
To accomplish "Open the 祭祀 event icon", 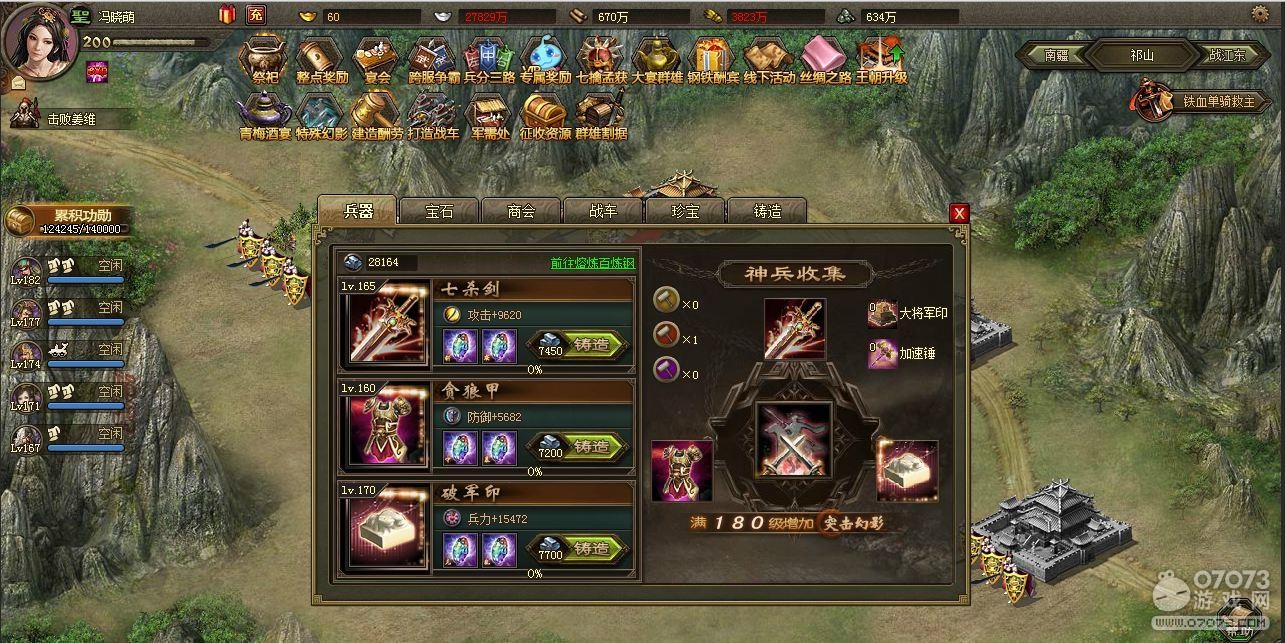I will click(x=265, y=59).
